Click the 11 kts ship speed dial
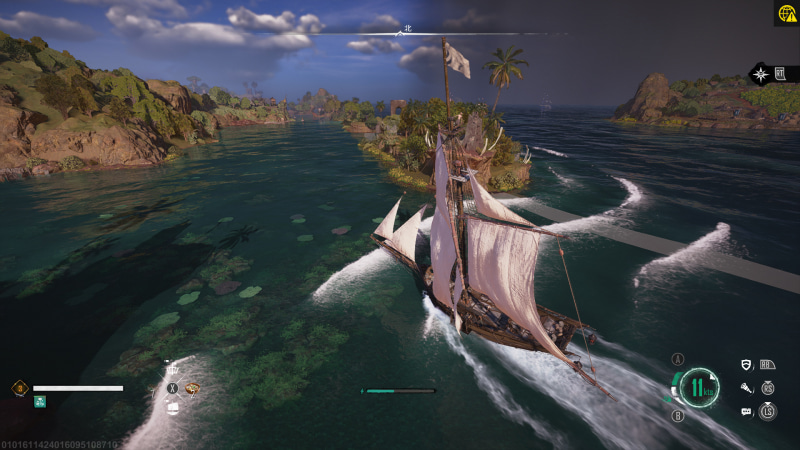The width and height of the screenshot is (800, 450). click(x=701, y=387)
